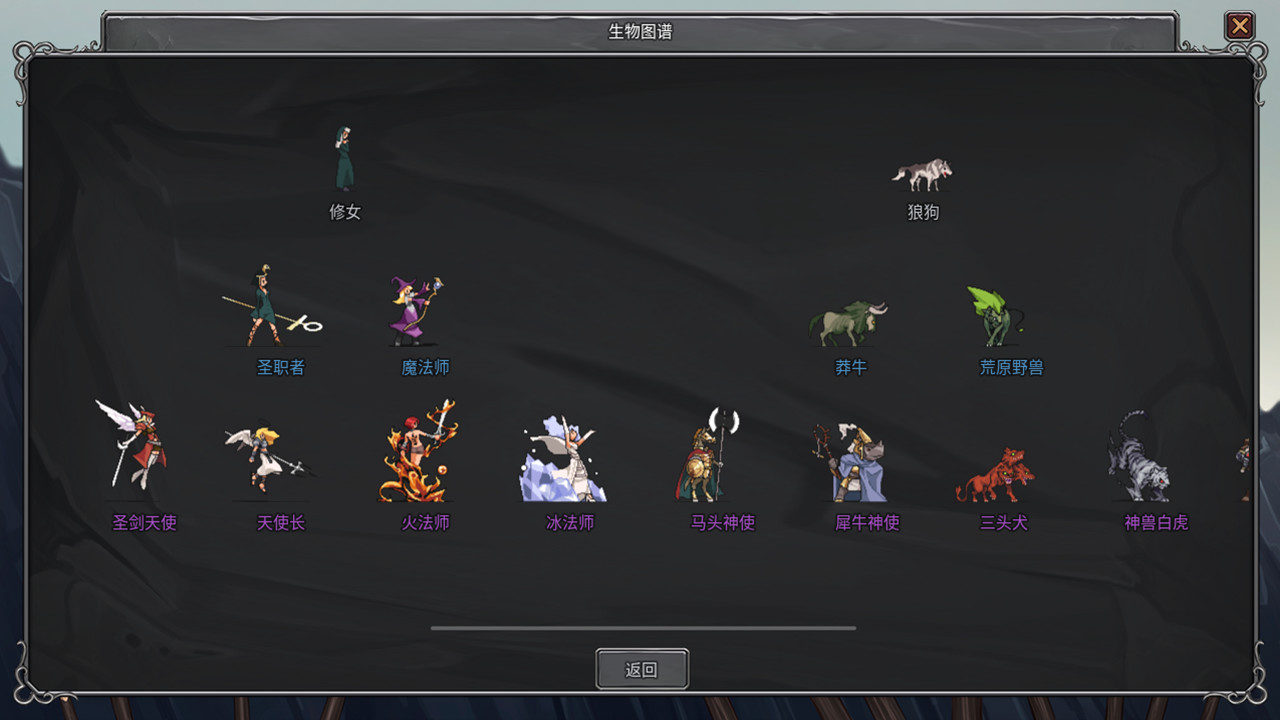Open the 冰法师 (Ice Mage) bestiary entry
The width and height of the screenshot is (1280, 720).
[565, 458]
